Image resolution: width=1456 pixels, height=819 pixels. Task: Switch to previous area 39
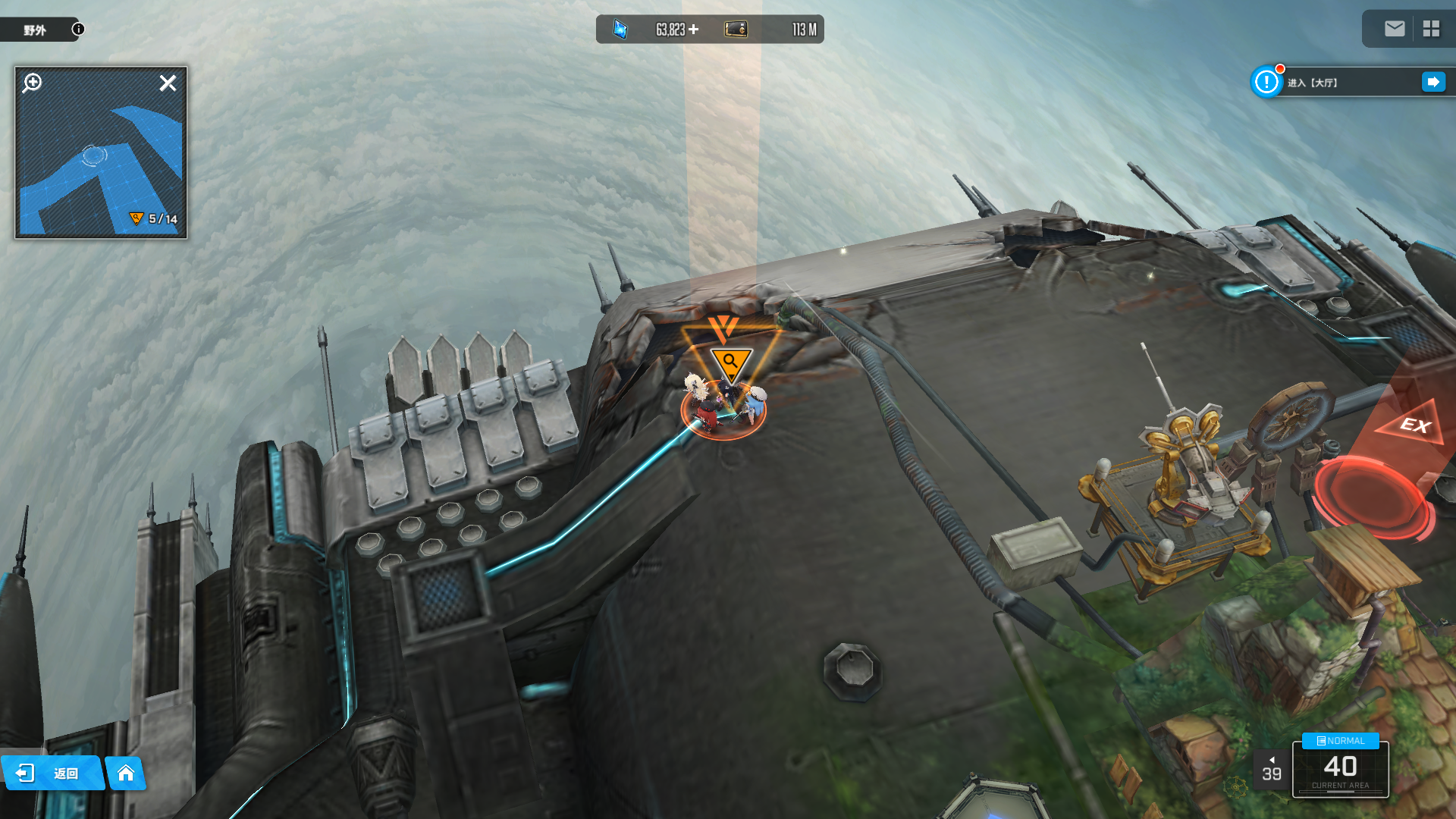coord(1272,770)
